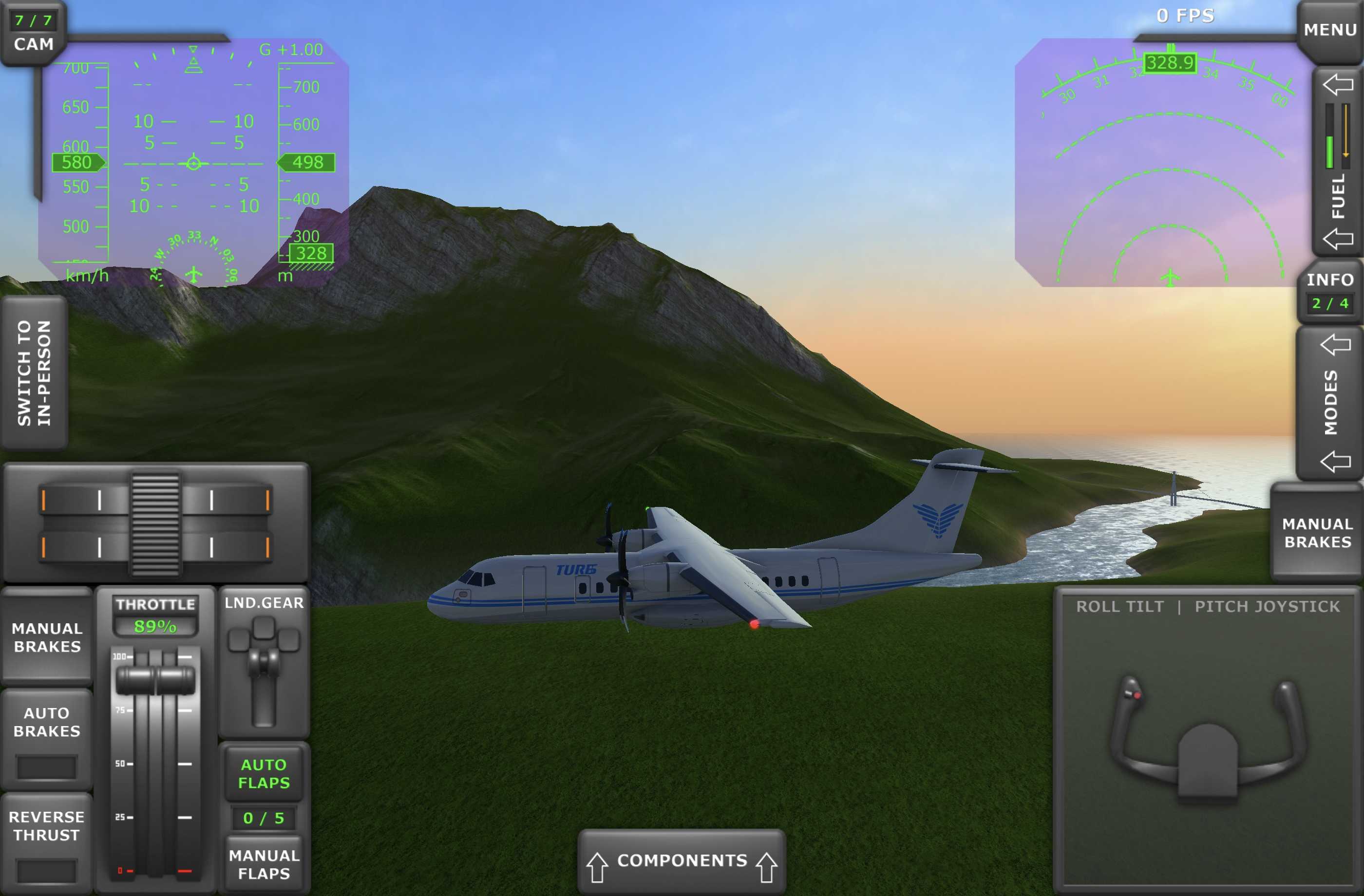Click the Modes panel button
The width and height of the screenshot is (1364, 896).
[1331, 403]
